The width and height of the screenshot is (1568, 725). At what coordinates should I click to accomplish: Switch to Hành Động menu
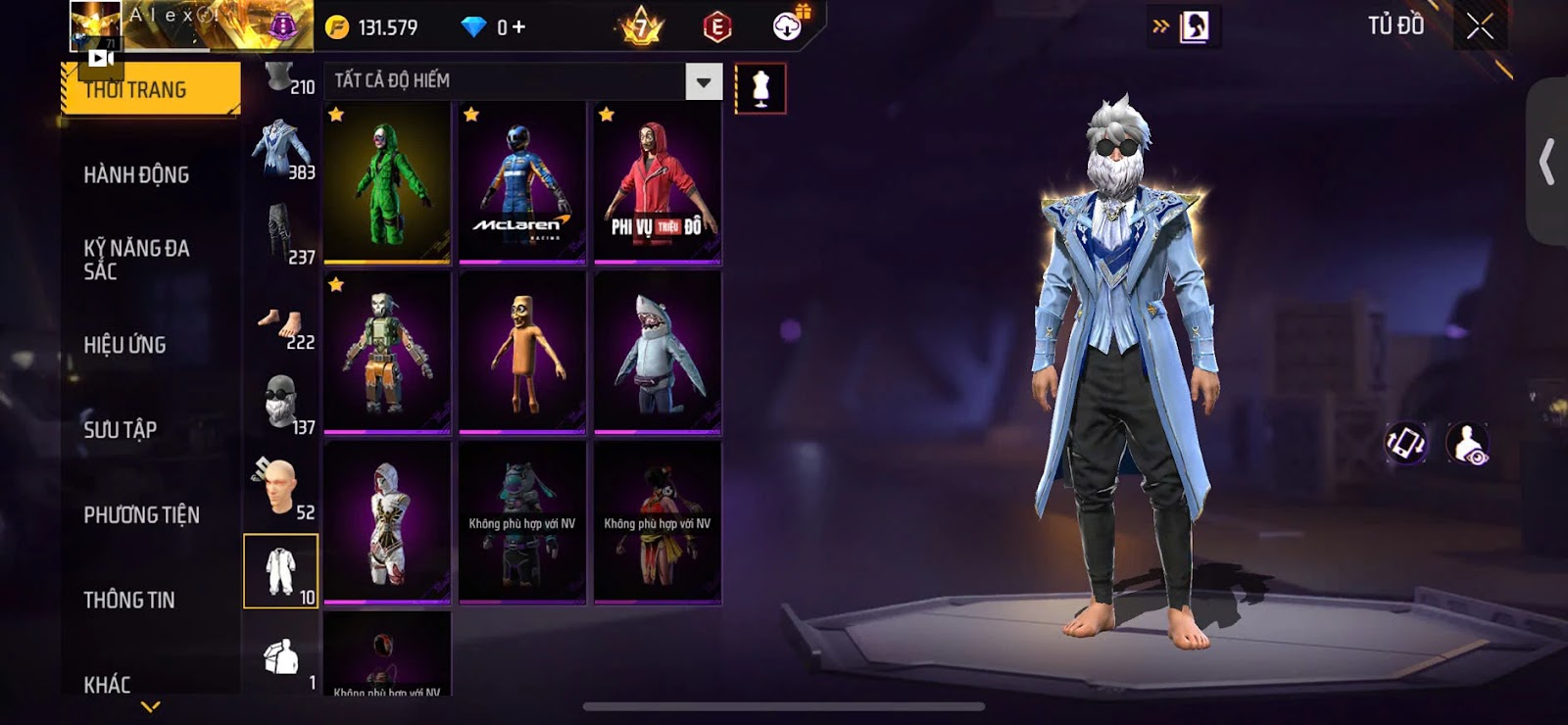tap(136, 175)
